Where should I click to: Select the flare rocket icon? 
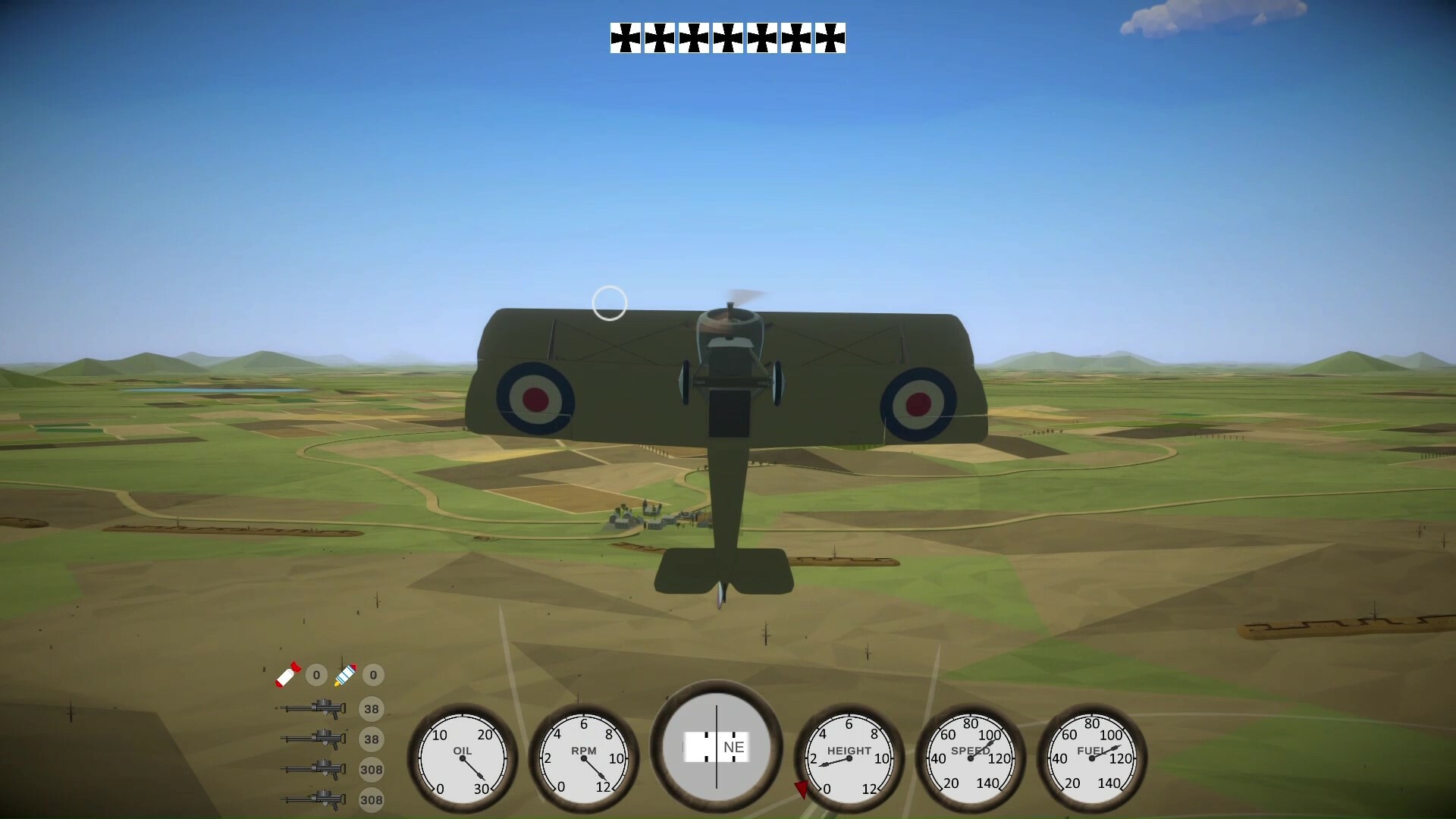click(x=345, y=675)
